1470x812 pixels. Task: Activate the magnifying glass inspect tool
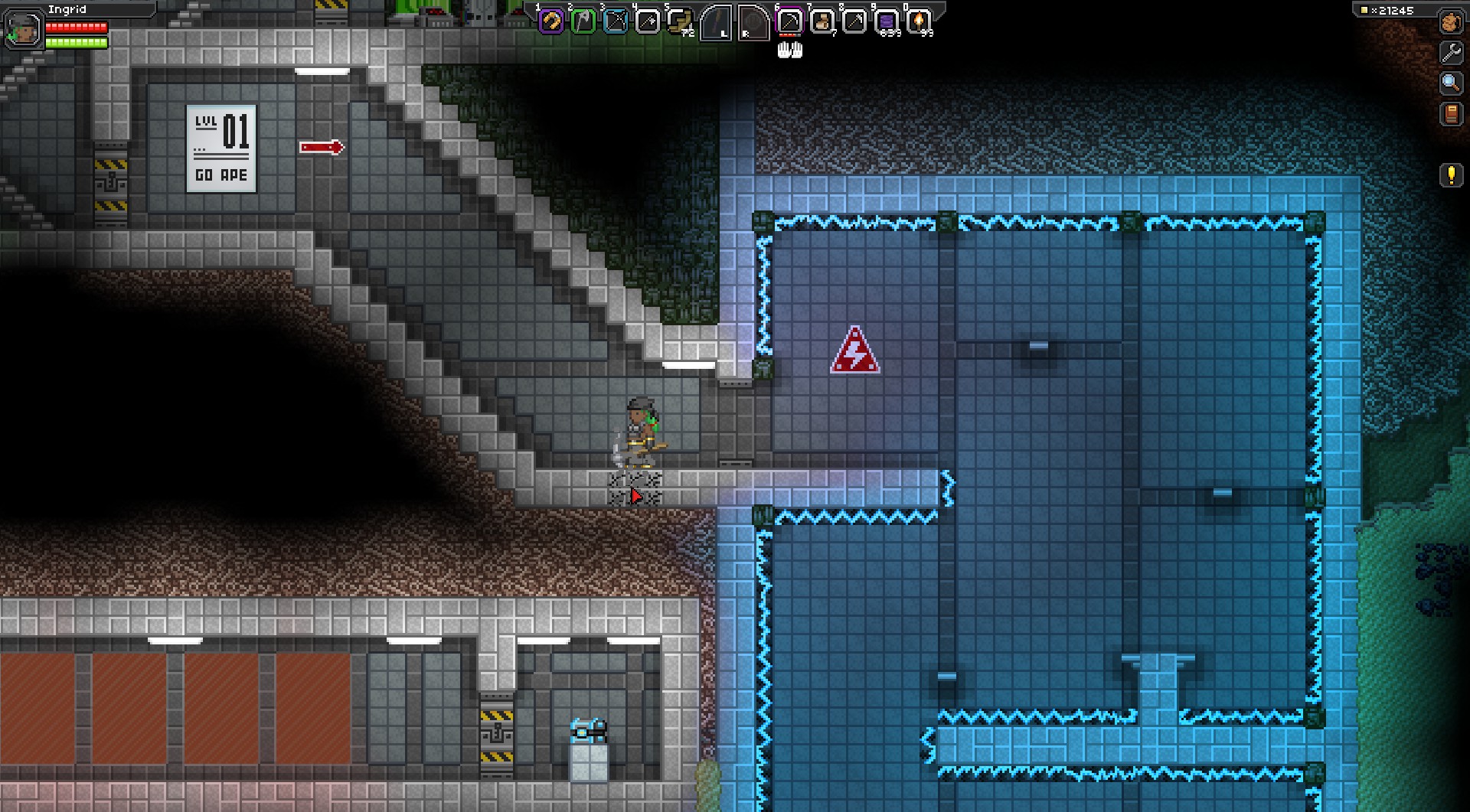1450,83
